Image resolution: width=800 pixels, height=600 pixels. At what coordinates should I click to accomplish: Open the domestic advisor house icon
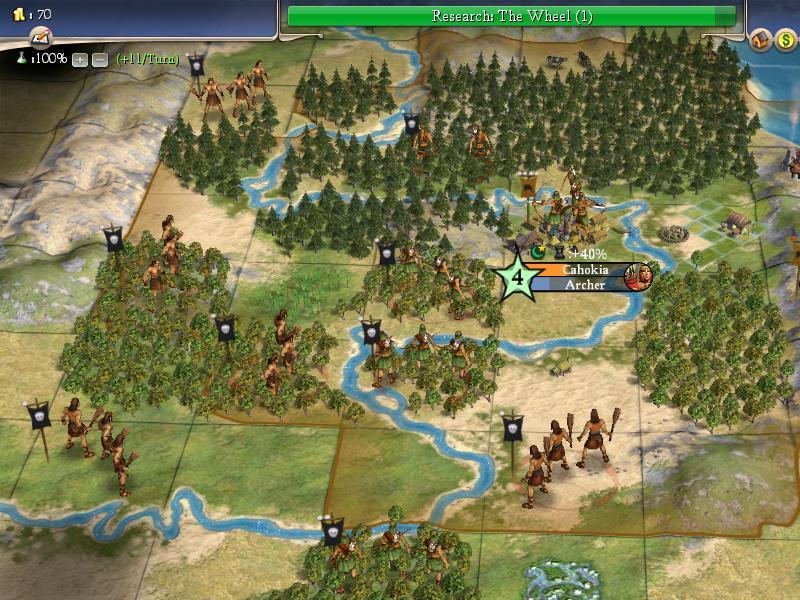click(762, 39)
